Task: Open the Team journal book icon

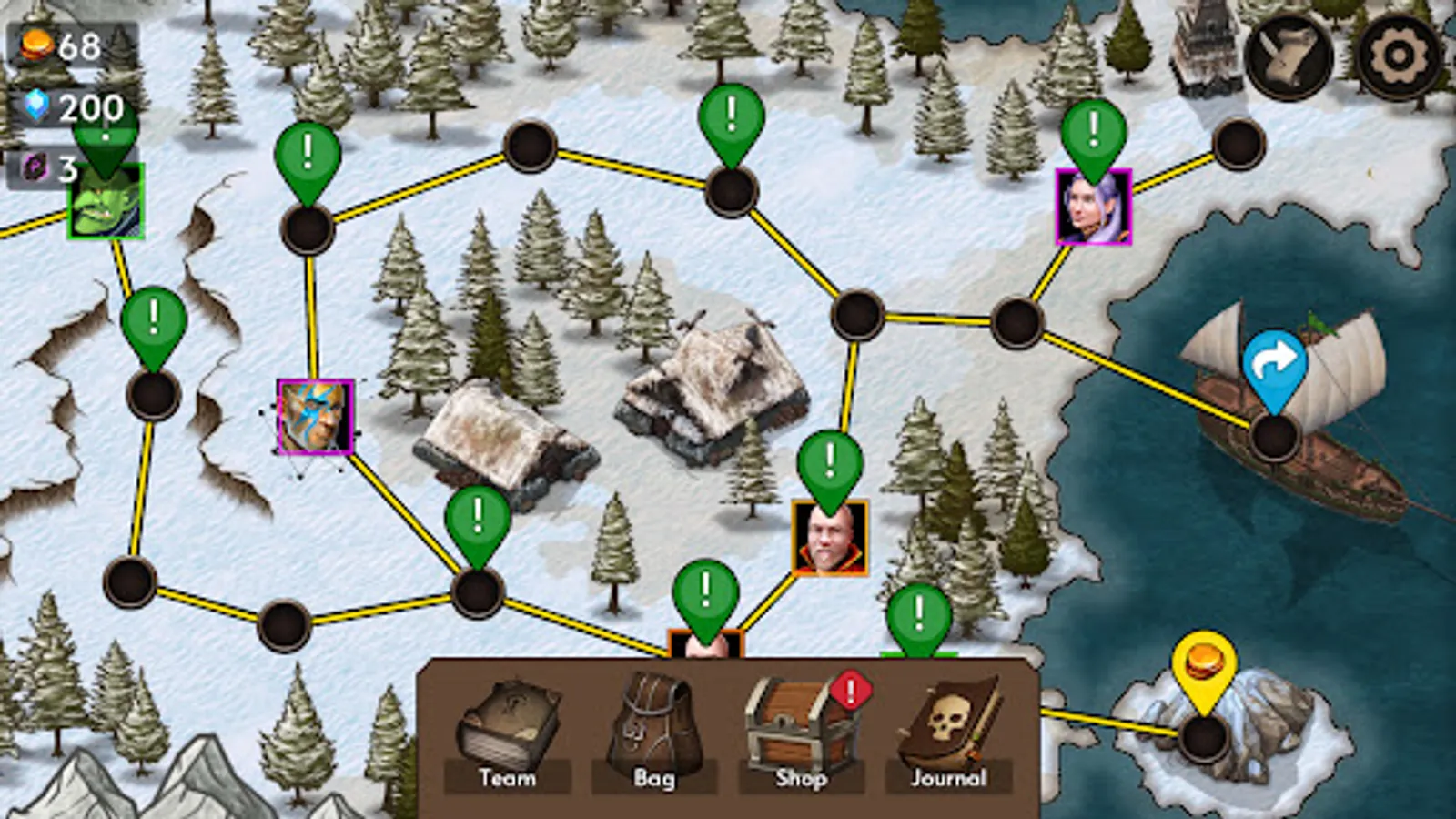Action: tap(508, 722)
